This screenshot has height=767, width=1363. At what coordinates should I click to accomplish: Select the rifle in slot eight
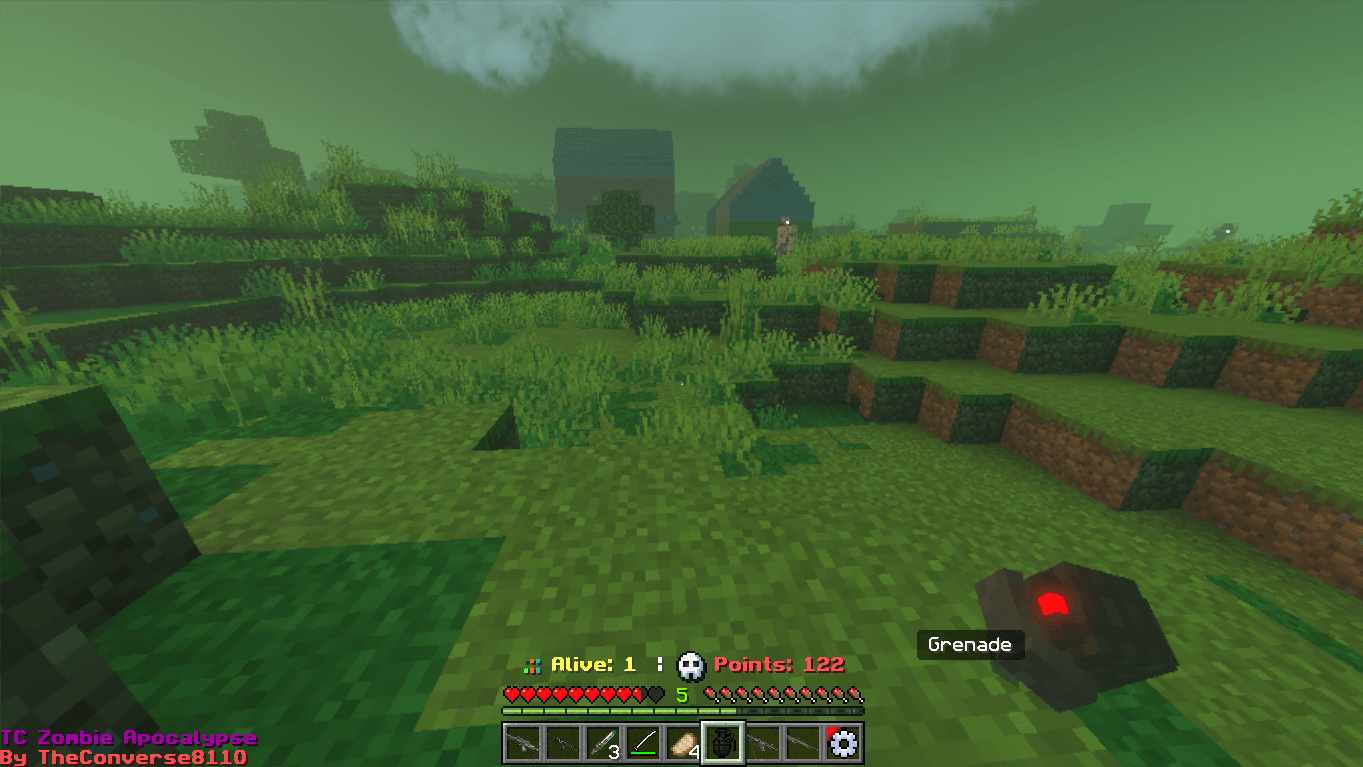point(802,742)
